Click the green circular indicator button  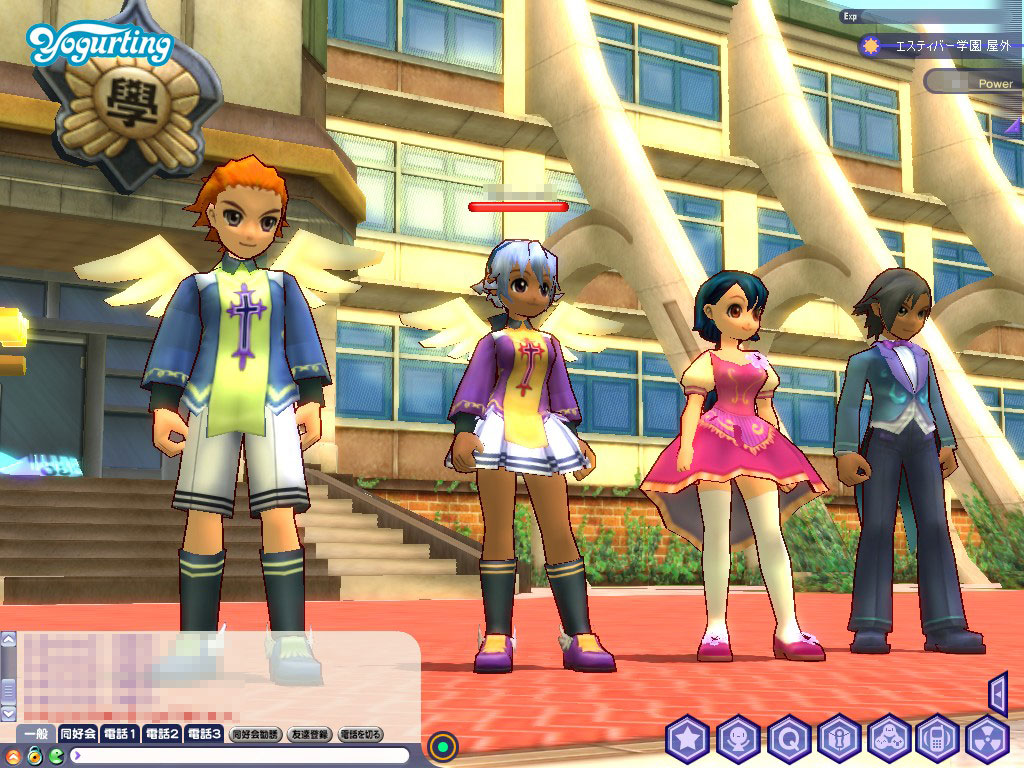pos(443,745)
